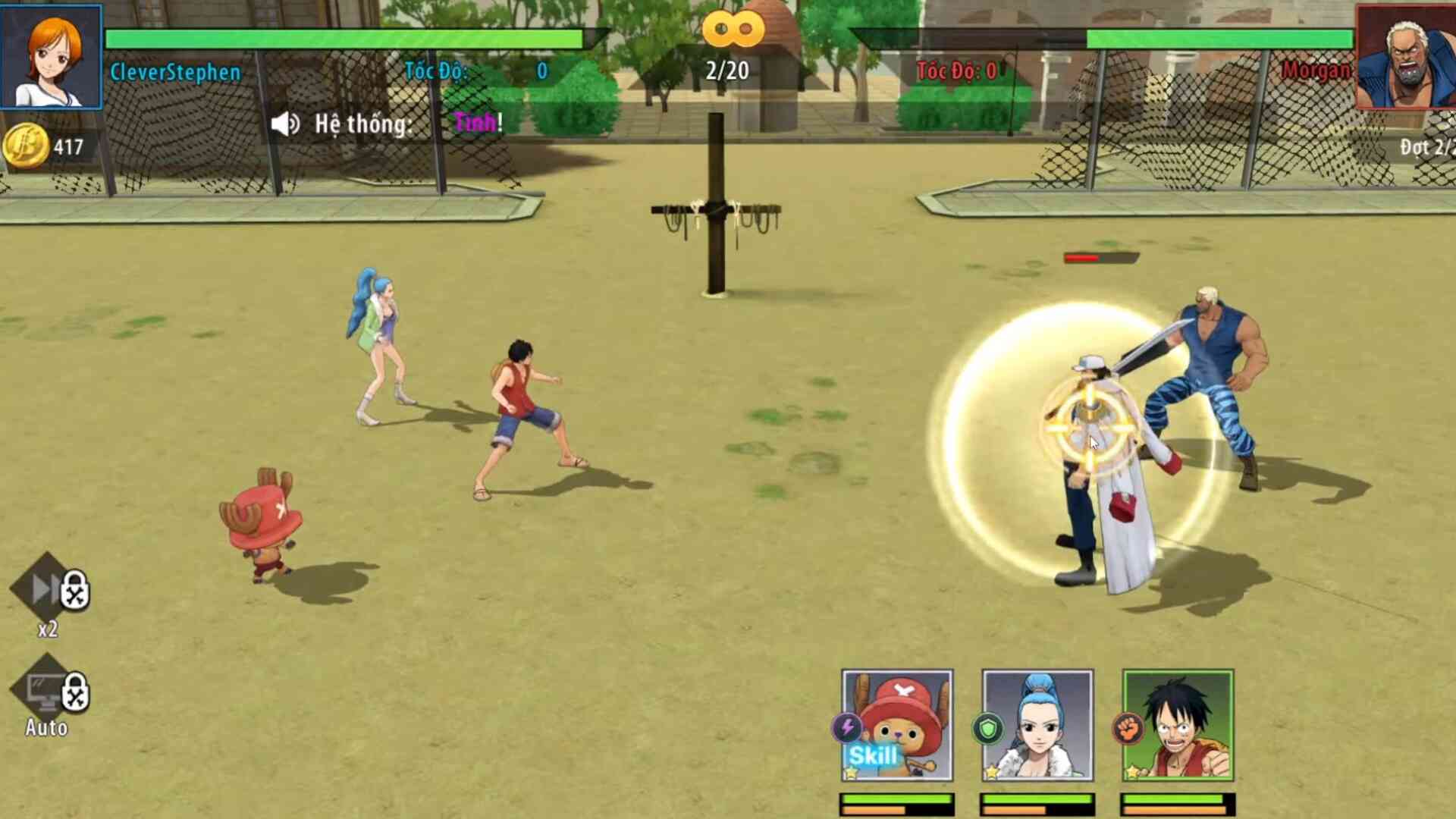Trigger Luffy's skill portrait
The image size is (1456, 819).
(1178, 725)
